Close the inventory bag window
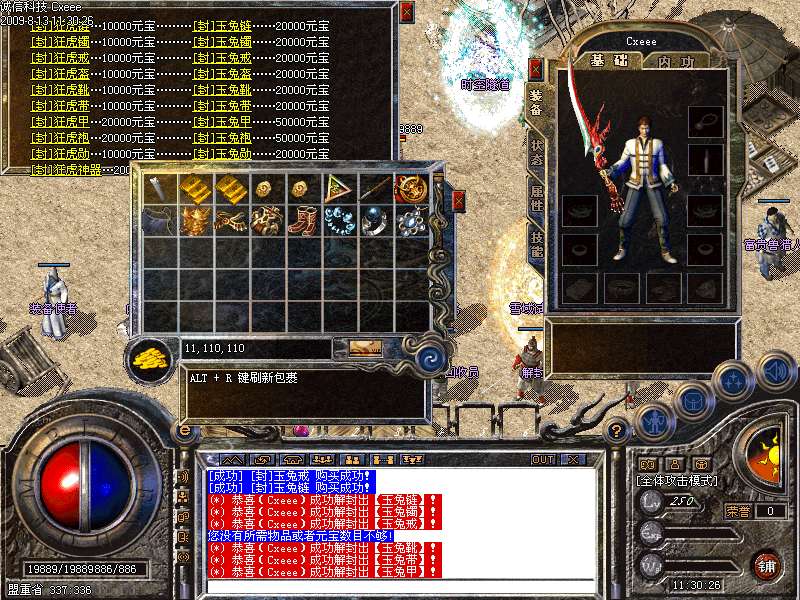Image resolution: width=800 pixels, height=600 pixels. 458,200
